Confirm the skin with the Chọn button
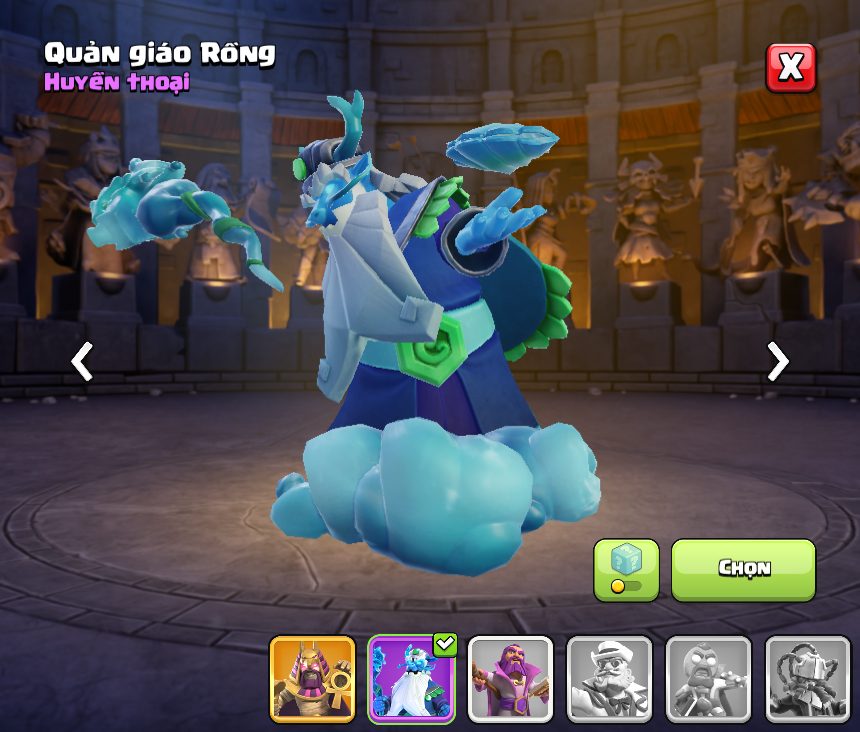 click(x=743, y=569)
